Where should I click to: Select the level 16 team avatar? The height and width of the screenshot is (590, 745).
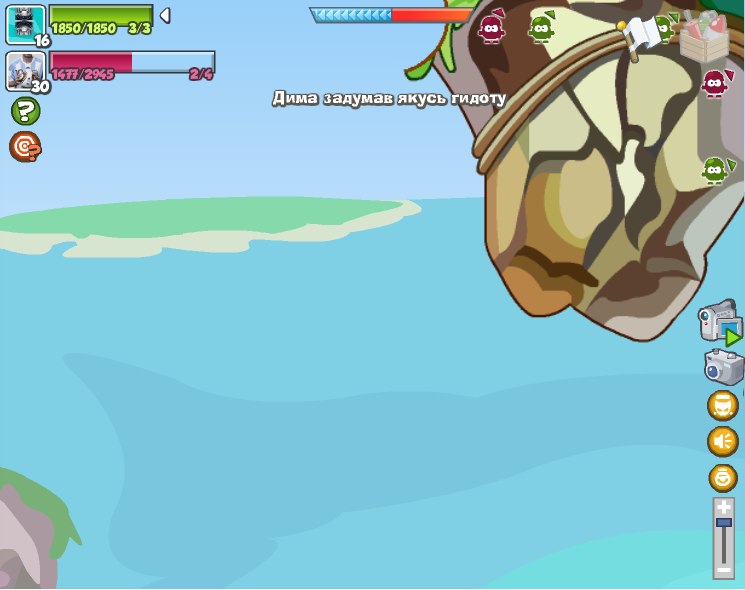point(26,23)
